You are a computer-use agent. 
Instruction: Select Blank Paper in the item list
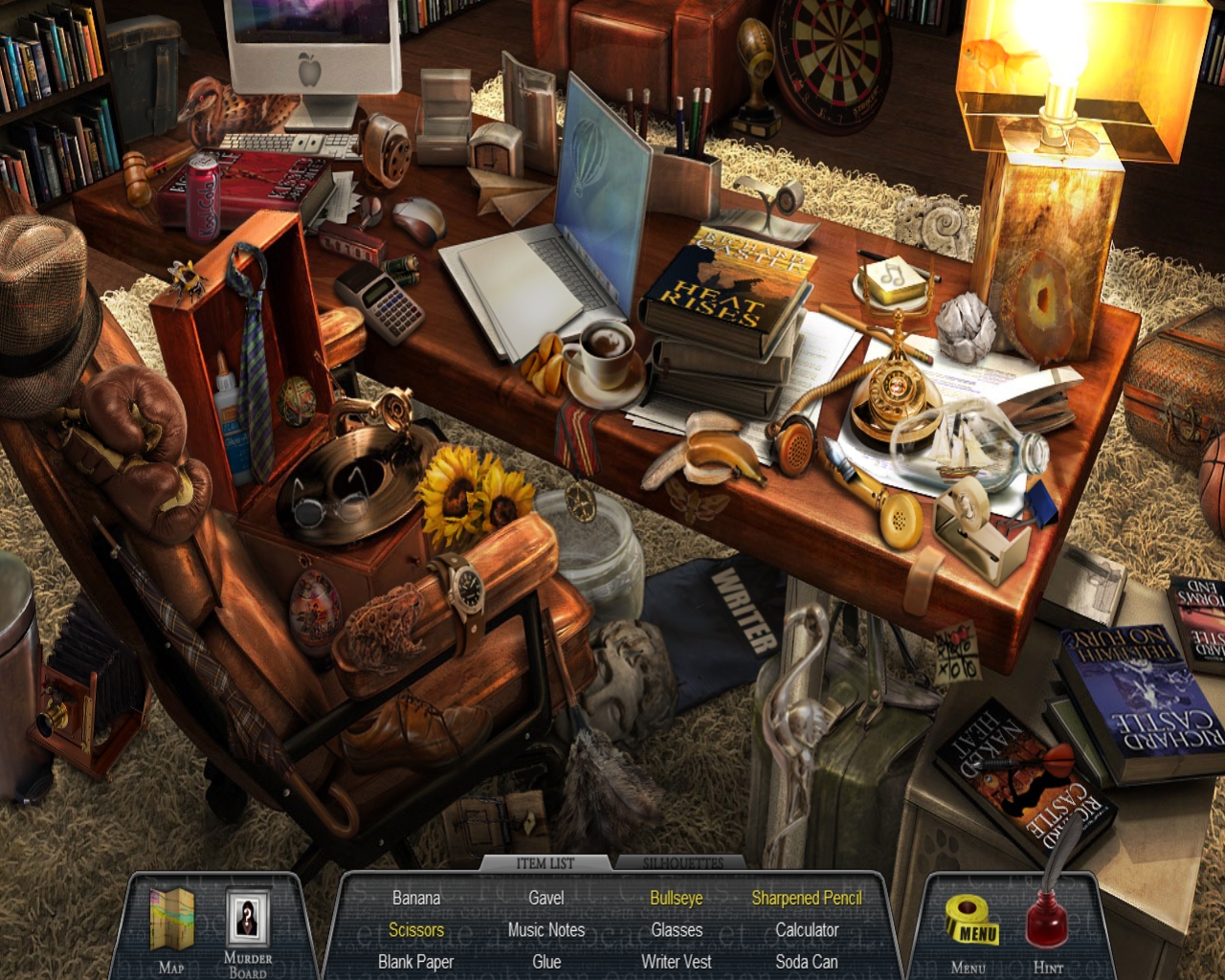coord(416,962)
